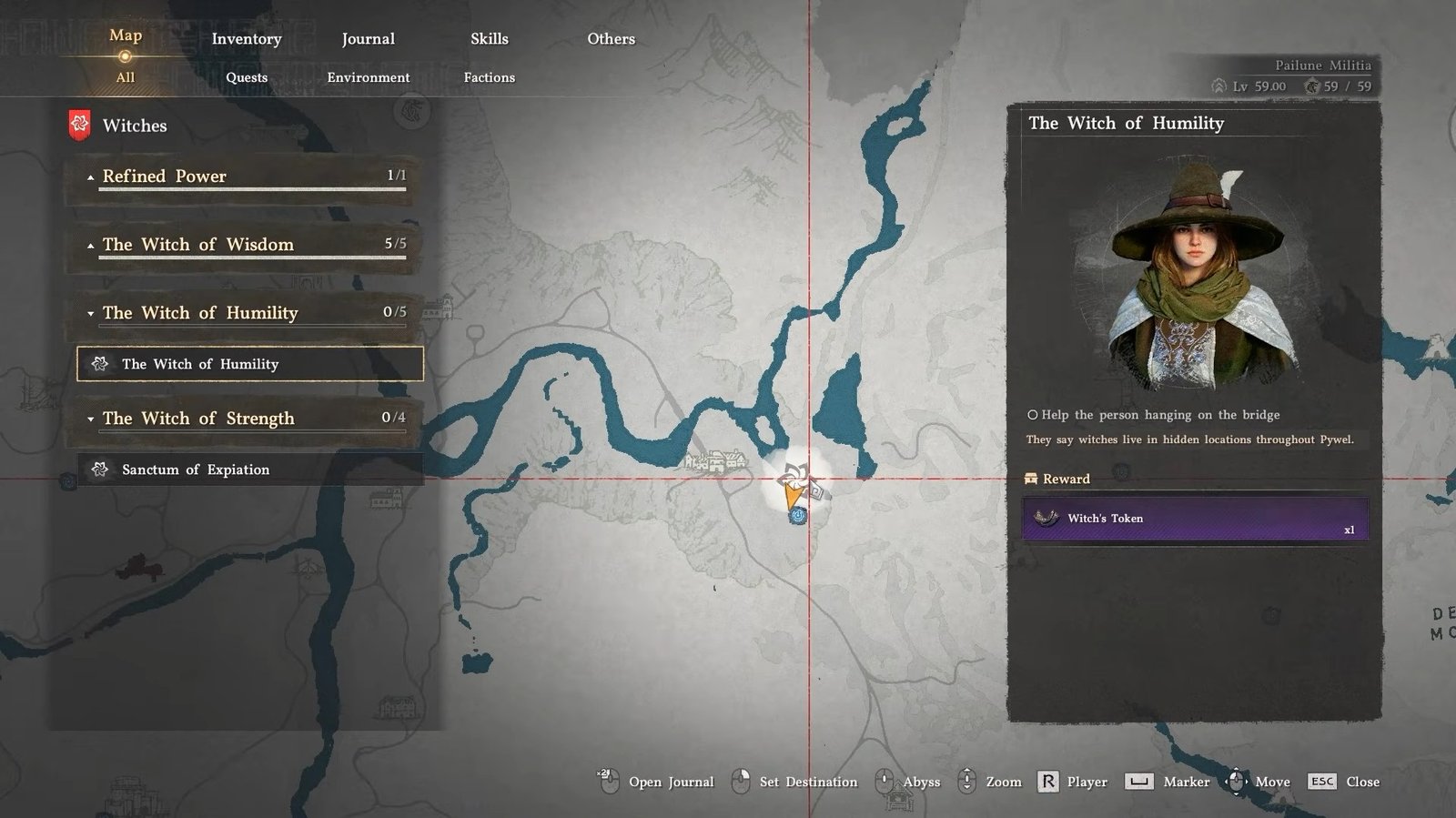Open the Others tab

pos(611,39)
